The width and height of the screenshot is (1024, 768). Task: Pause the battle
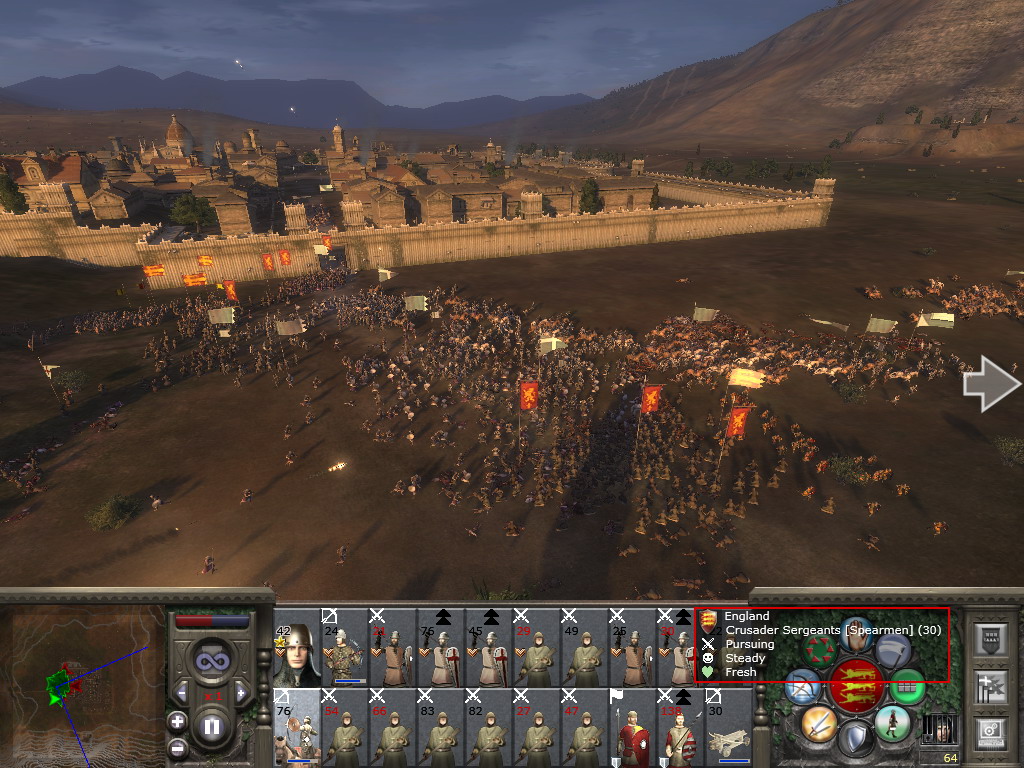click(211, 727)
